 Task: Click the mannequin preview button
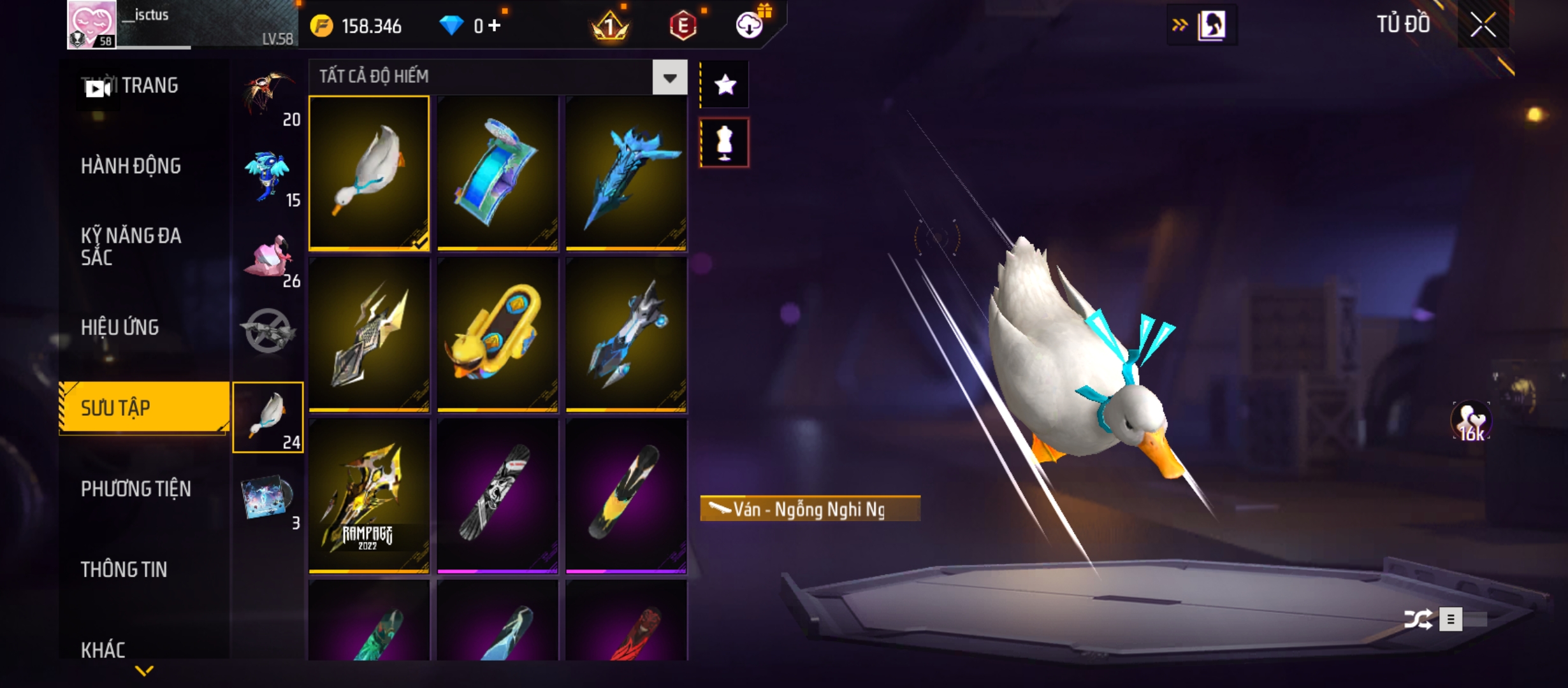coord(725,143)
